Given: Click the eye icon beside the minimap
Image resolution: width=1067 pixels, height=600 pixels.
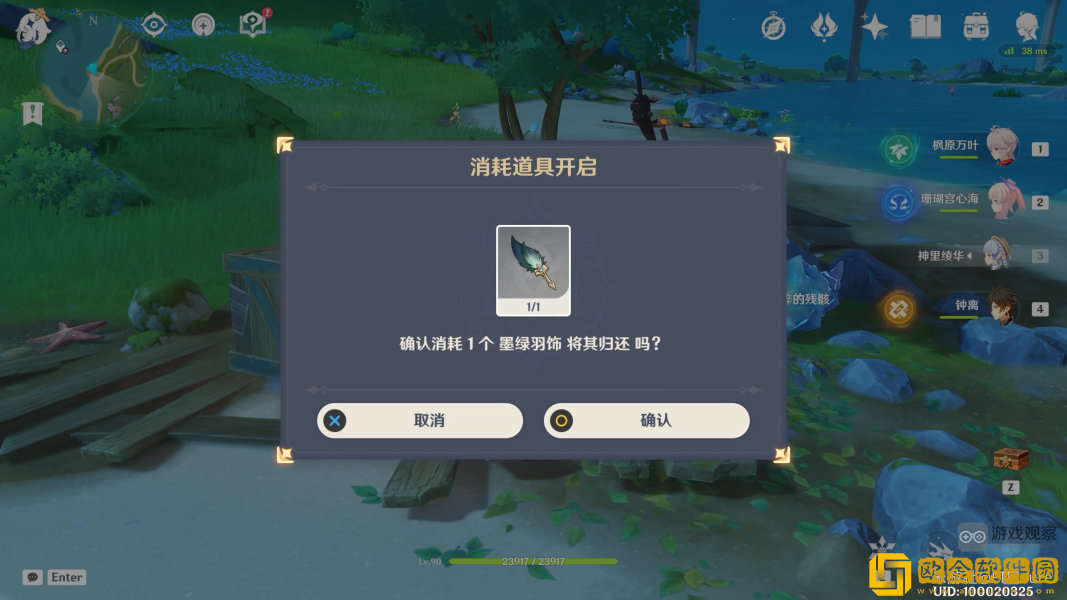Looking at the screenshot, I should pos(153,25).
